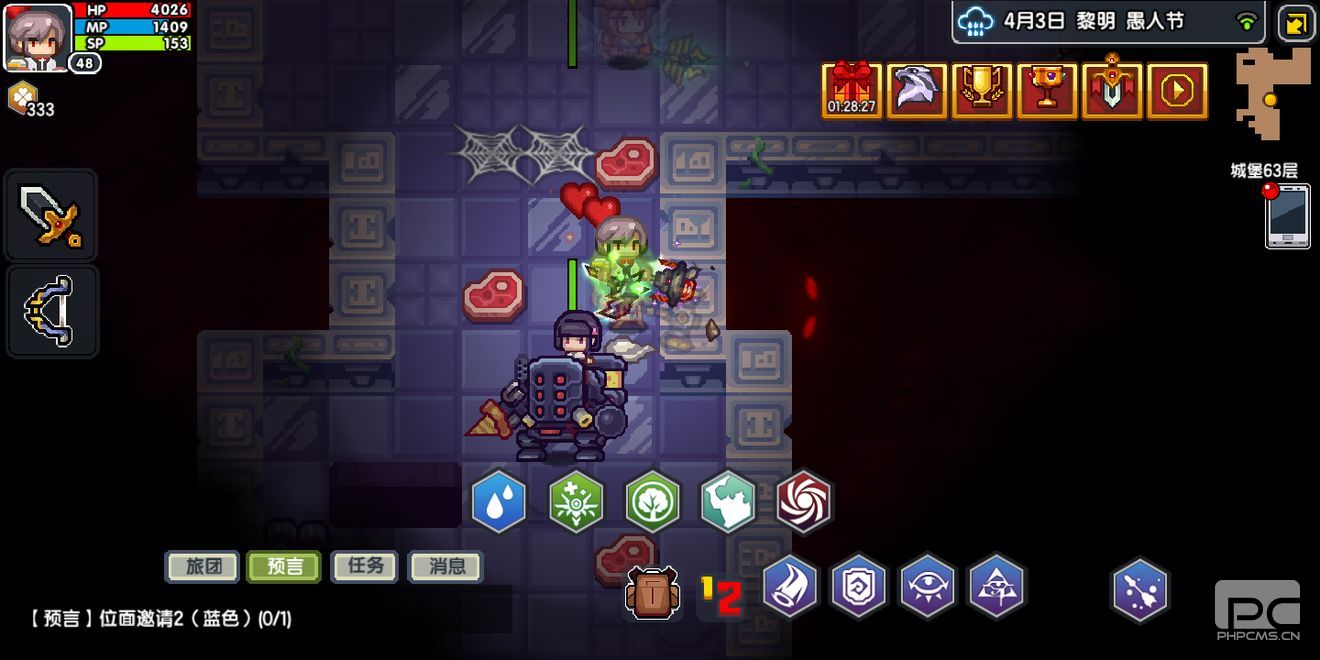Switch to the 预言 tab
Image resolution: width=1320 pixels, height=660 pixels.
tap(284, 567)
